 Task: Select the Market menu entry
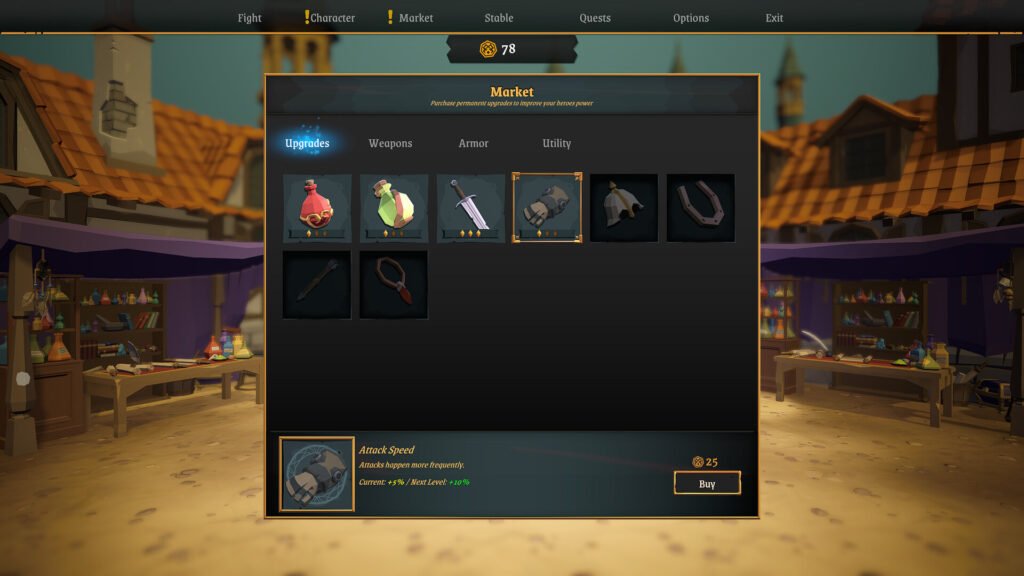(416, 18)
